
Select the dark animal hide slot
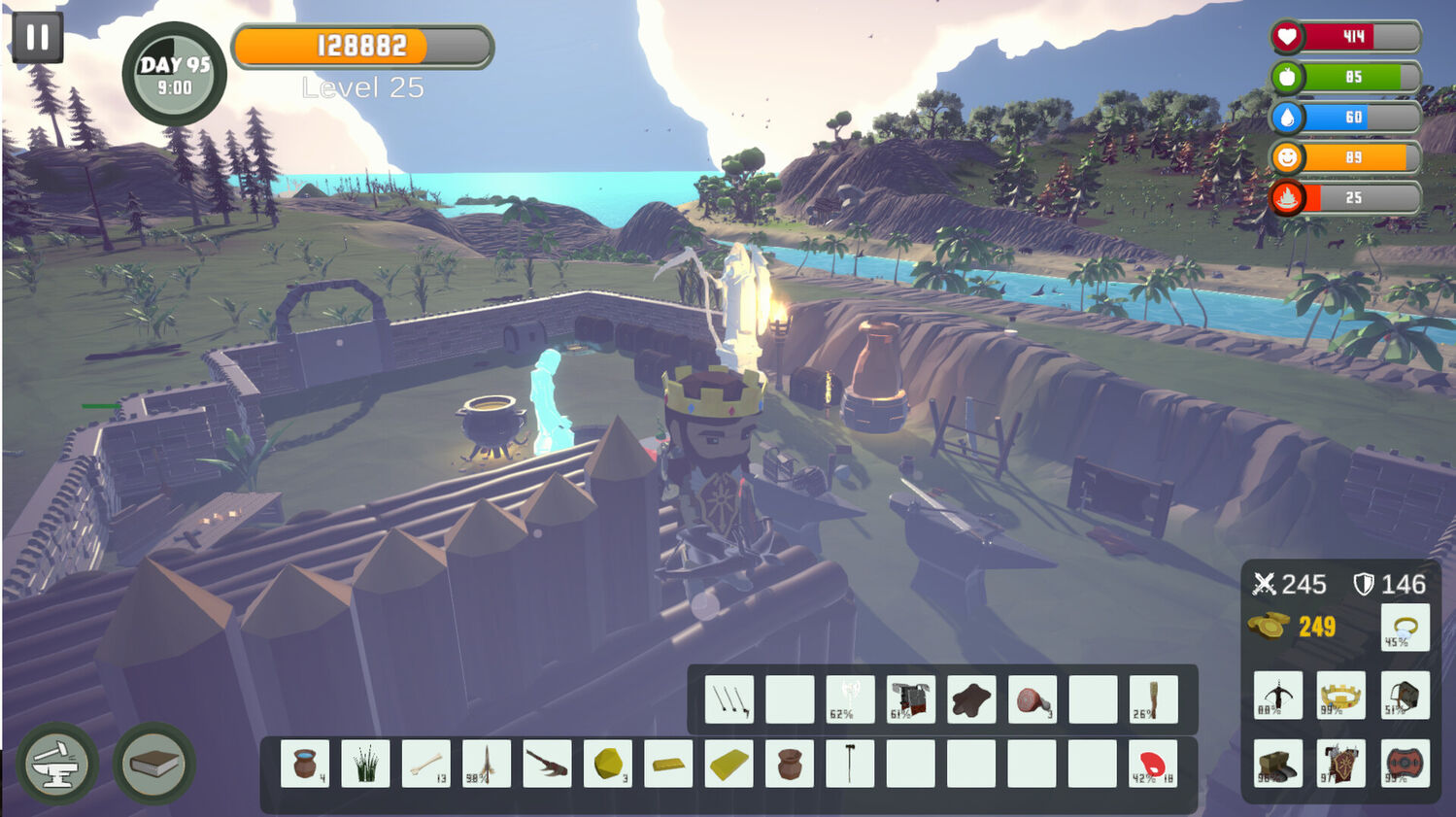click(x=971, y=699)
